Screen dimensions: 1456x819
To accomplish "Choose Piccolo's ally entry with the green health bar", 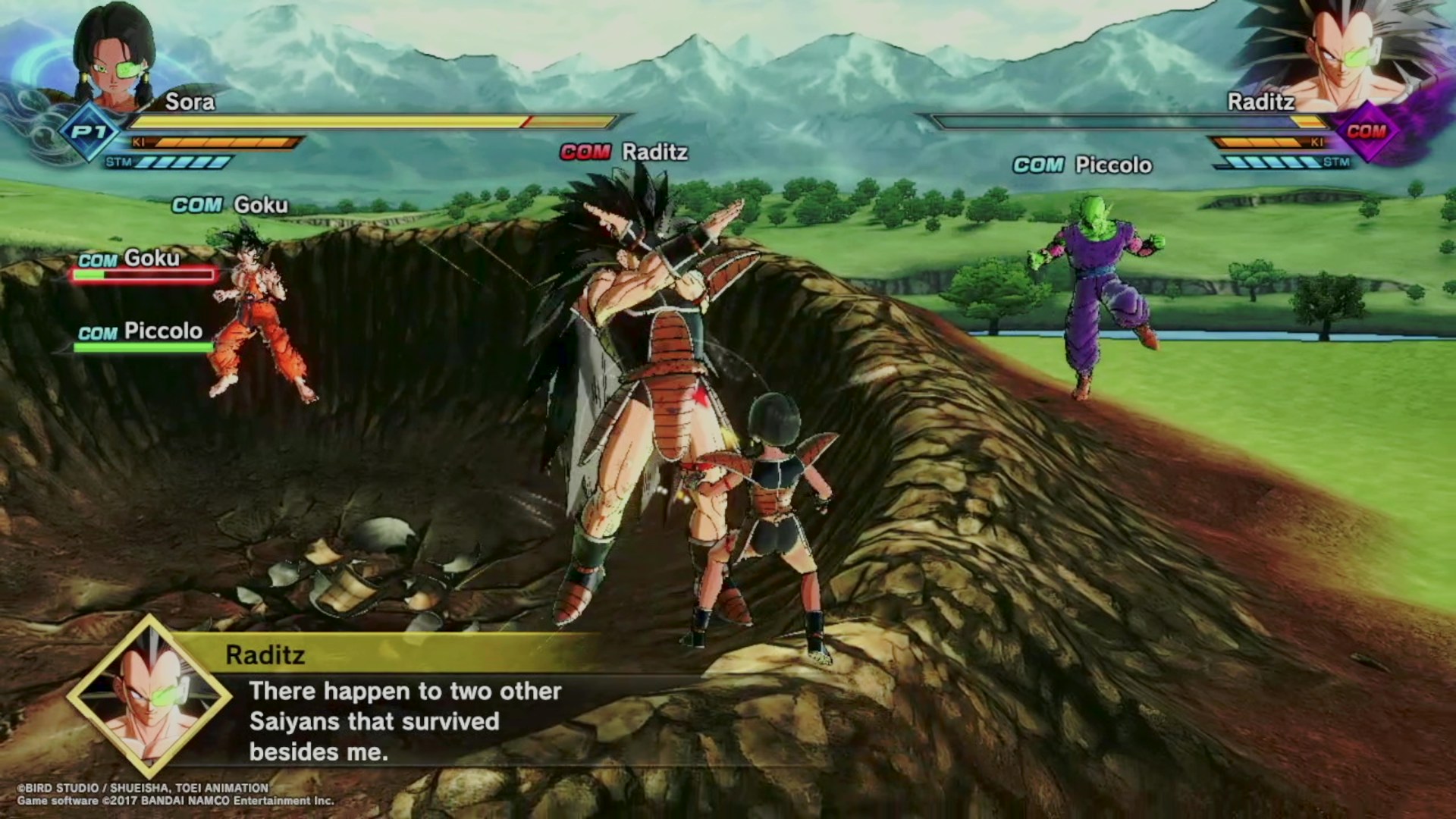I will coord(143,337).
